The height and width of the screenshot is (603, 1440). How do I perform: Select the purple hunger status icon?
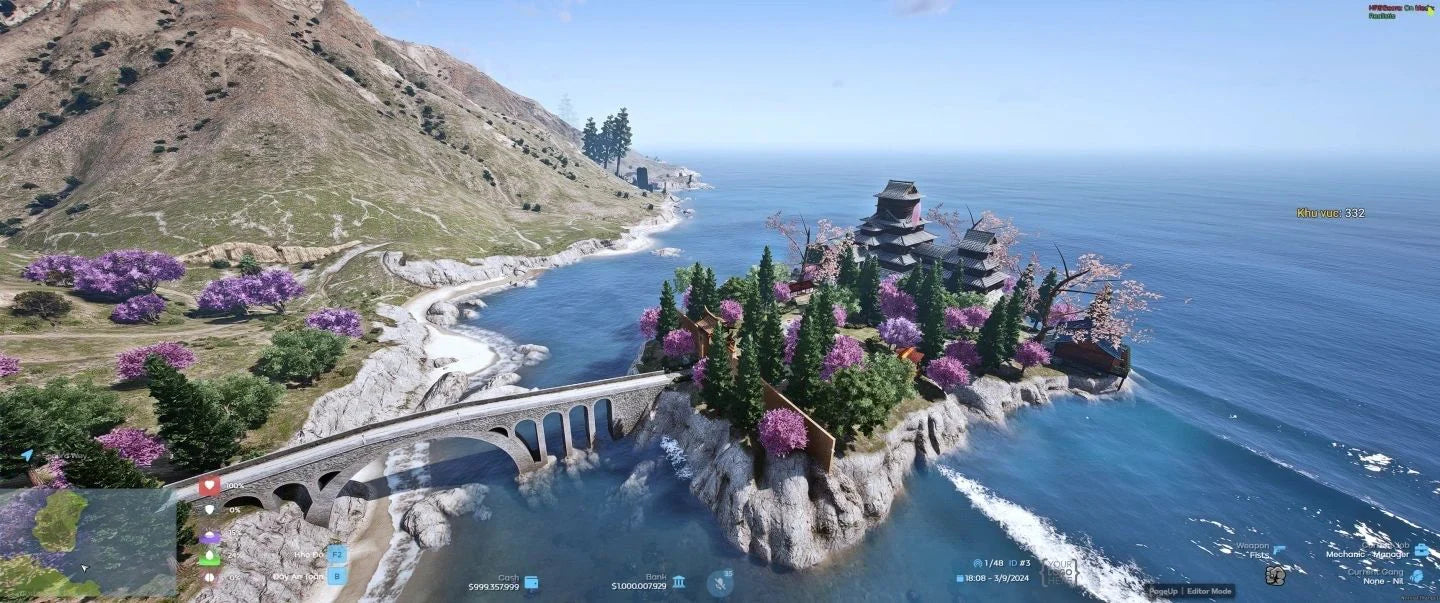pyautogui.click(x=209, y=536)
